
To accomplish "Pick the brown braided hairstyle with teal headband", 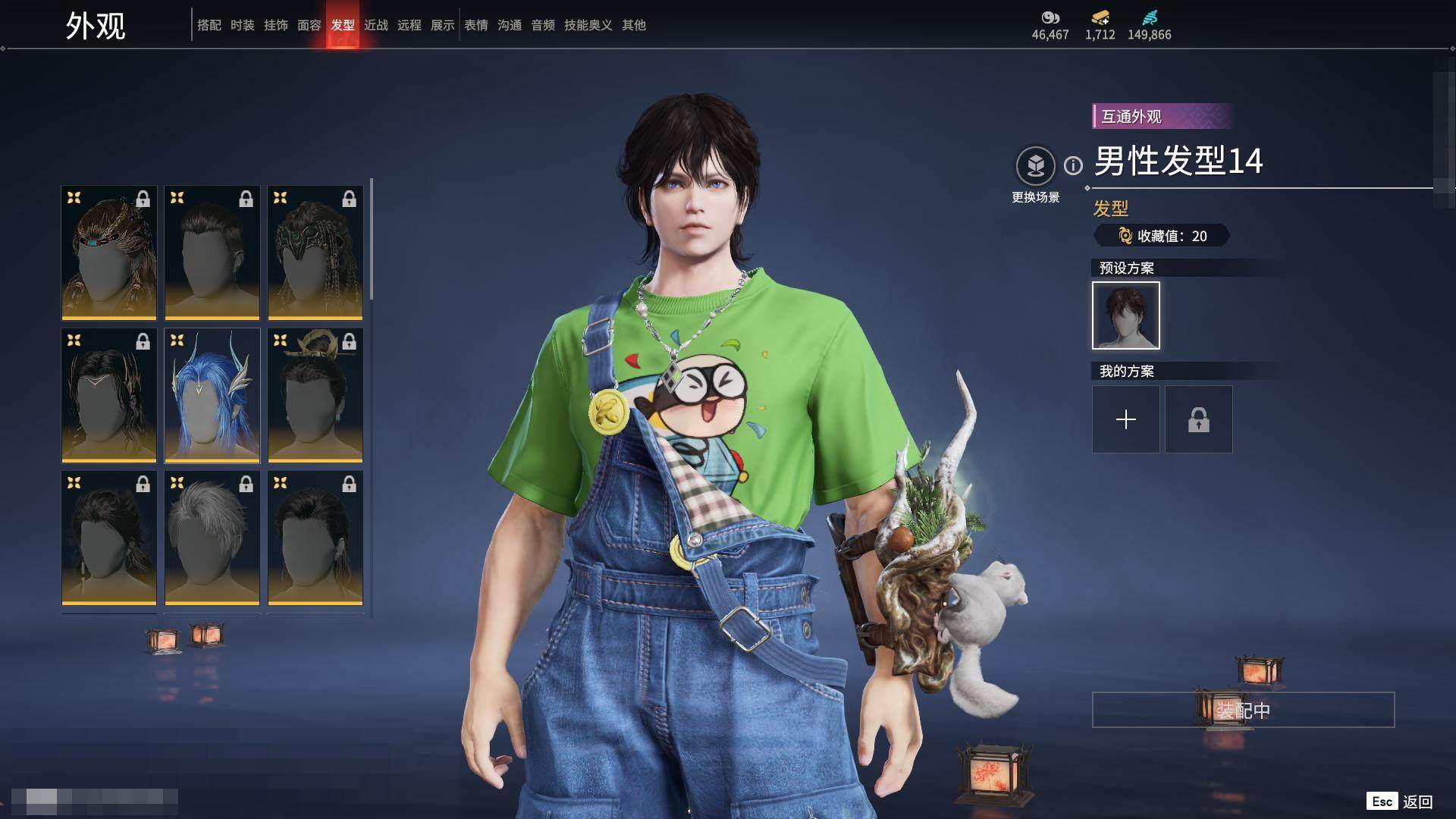I will (109, 253).
